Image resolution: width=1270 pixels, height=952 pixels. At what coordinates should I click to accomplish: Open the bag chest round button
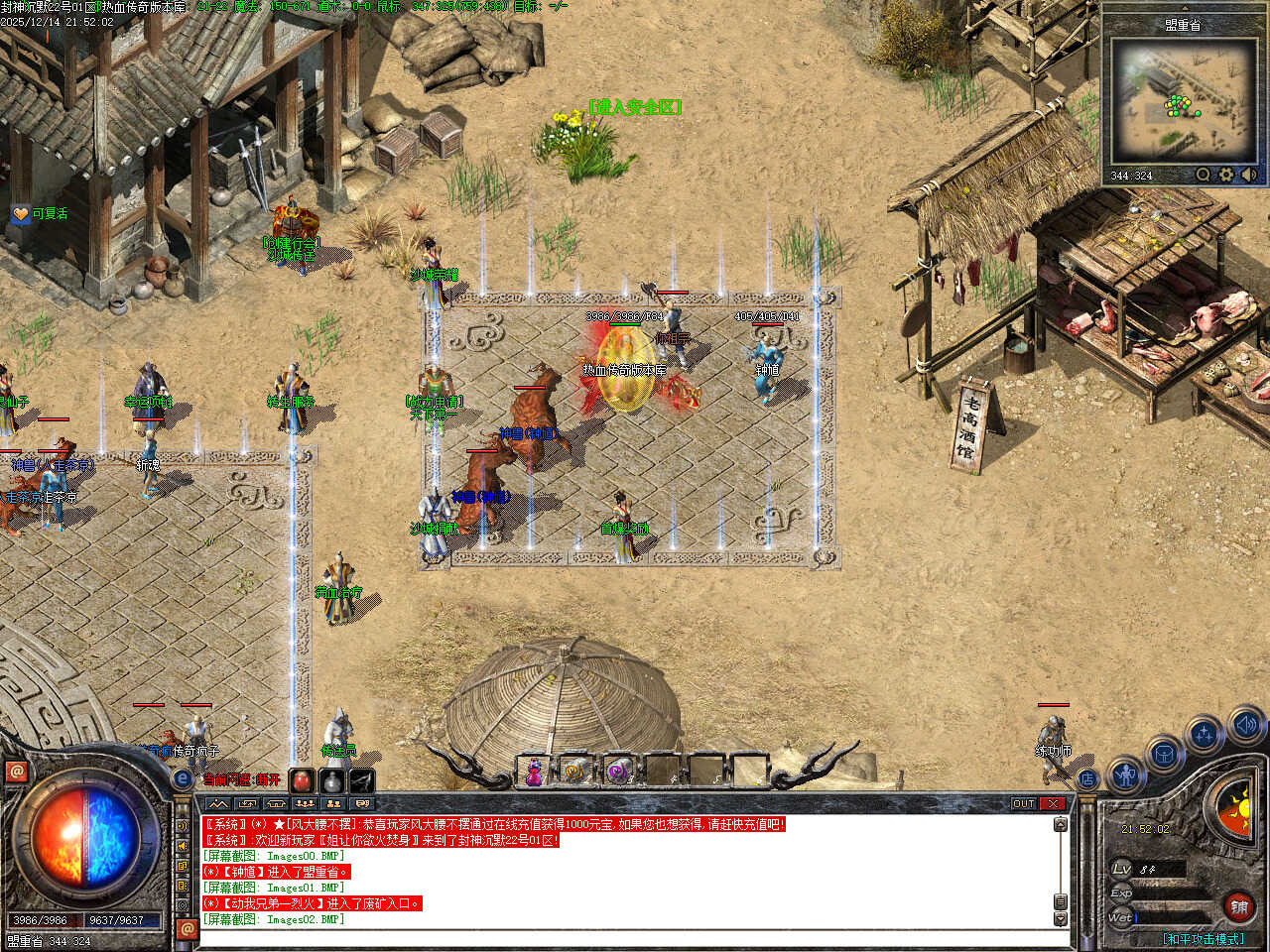pos(1164,756)
